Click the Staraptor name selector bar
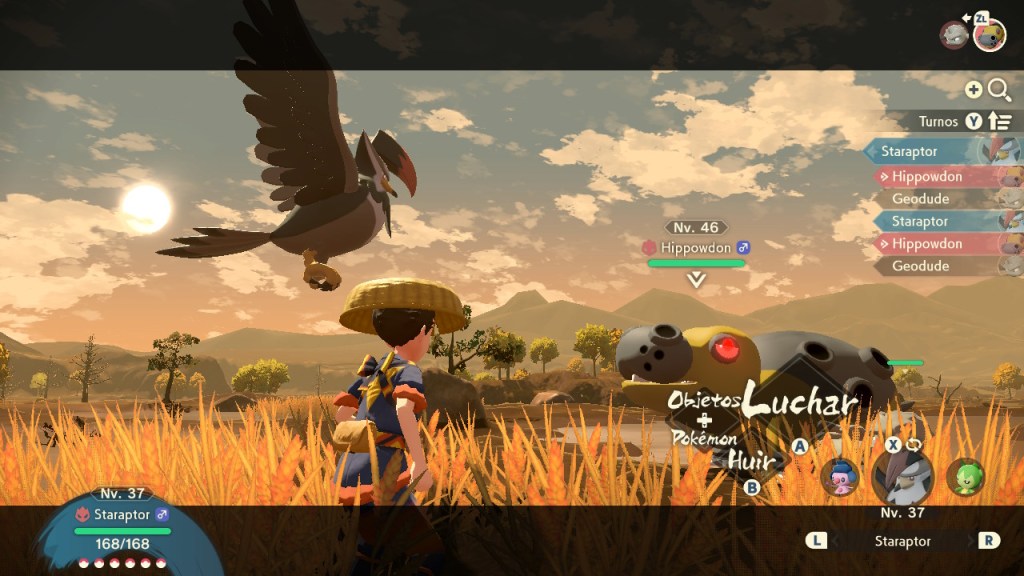 pos(902,541)
